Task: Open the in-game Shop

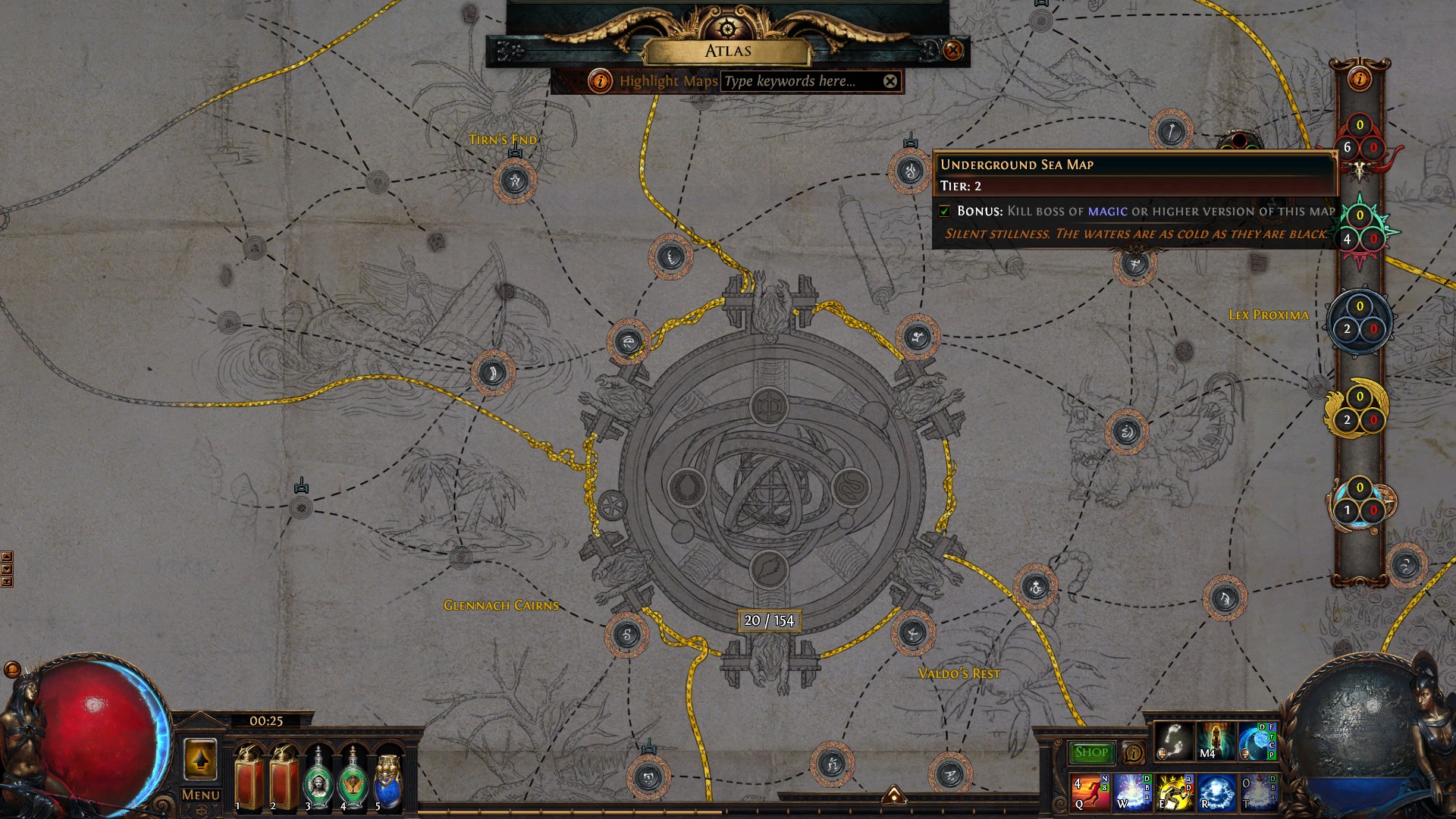Action: tap(1091, 752)
